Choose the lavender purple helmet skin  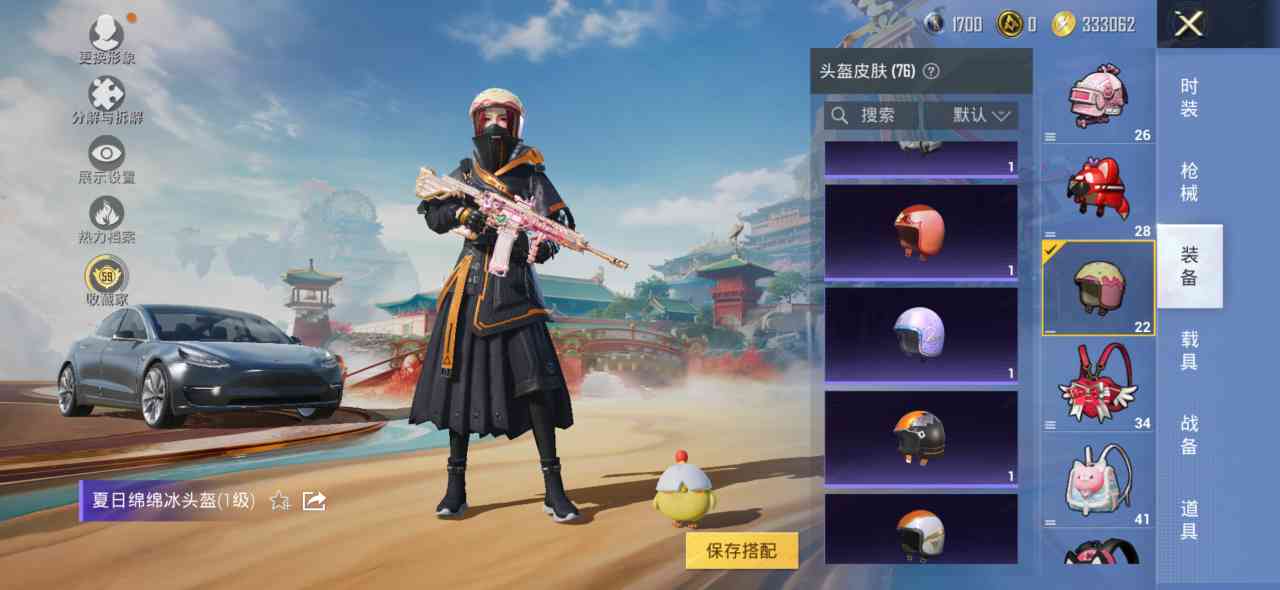(x=920, y=333)
